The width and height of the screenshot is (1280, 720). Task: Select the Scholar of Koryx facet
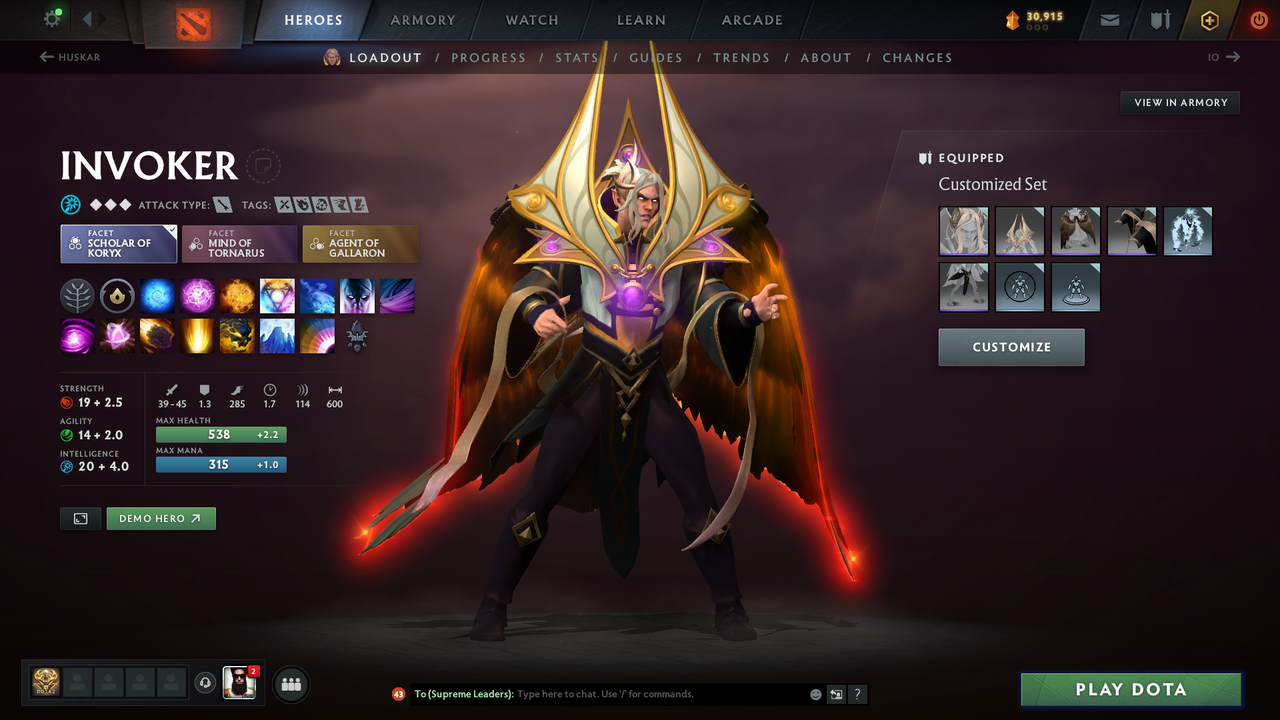coord(118,243)
